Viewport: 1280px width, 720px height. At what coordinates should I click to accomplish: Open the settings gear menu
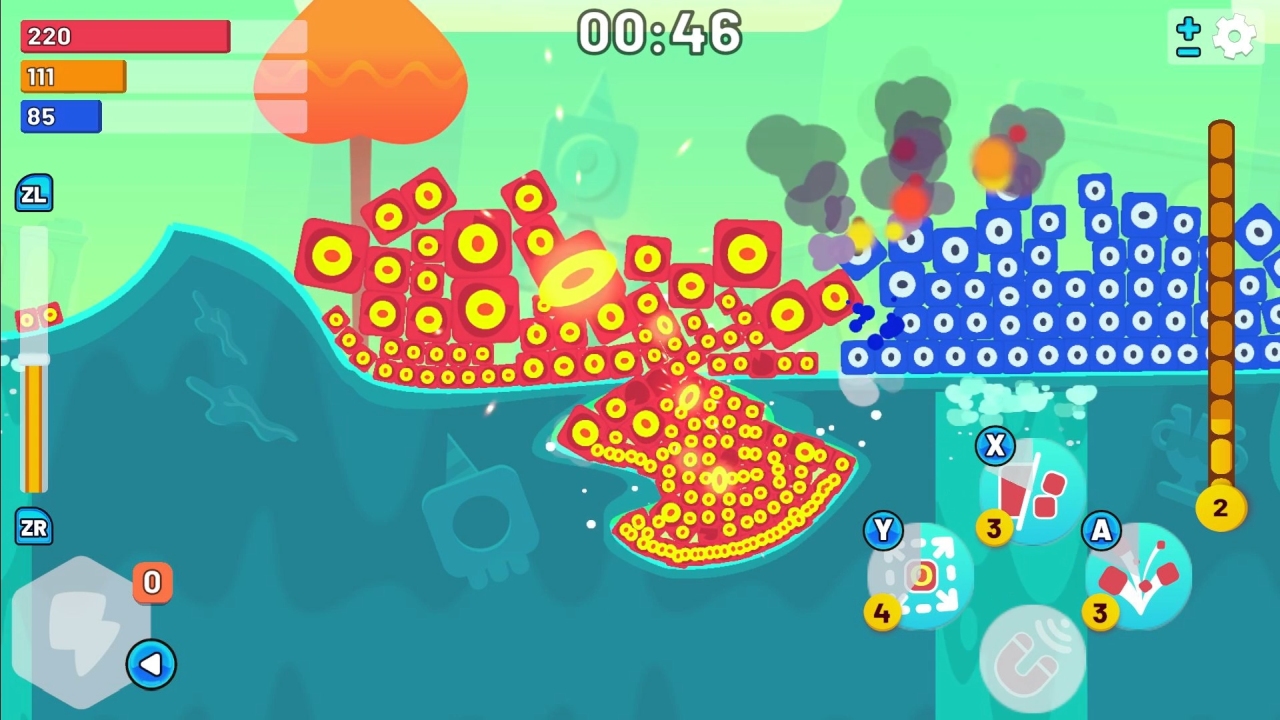[1236, 36]
